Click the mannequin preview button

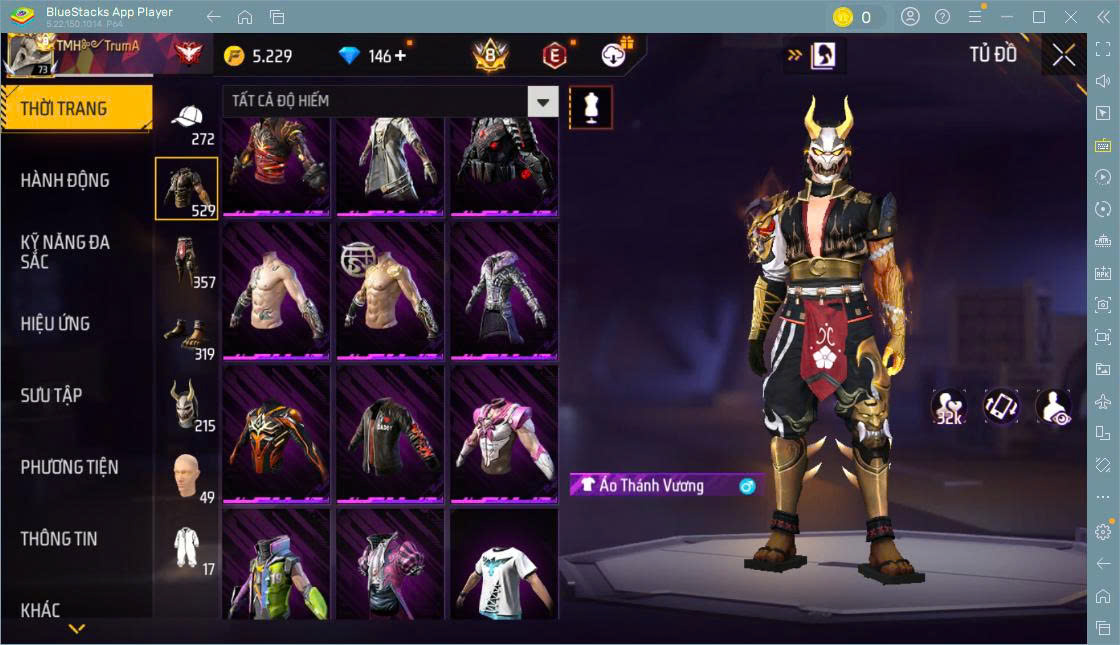(590, 107)
